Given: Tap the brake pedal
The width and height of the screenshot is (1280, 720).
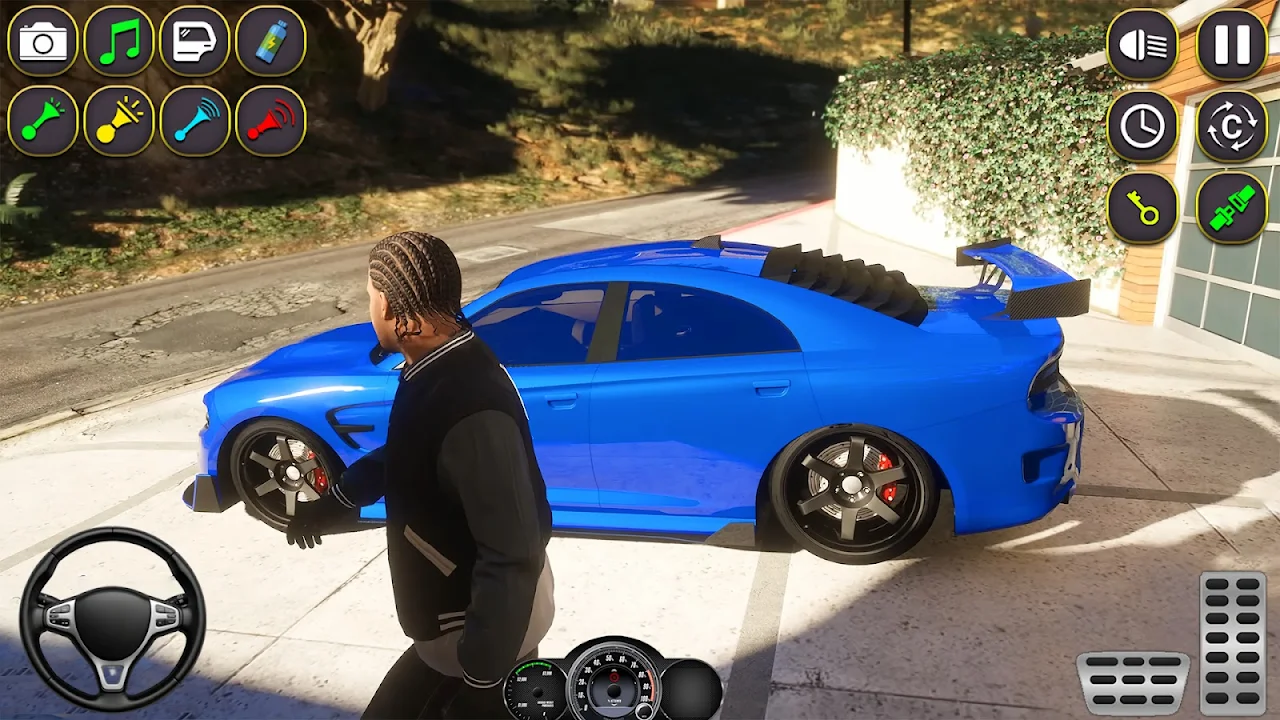Looking at the screenshot, I should tap(1133, 682).
